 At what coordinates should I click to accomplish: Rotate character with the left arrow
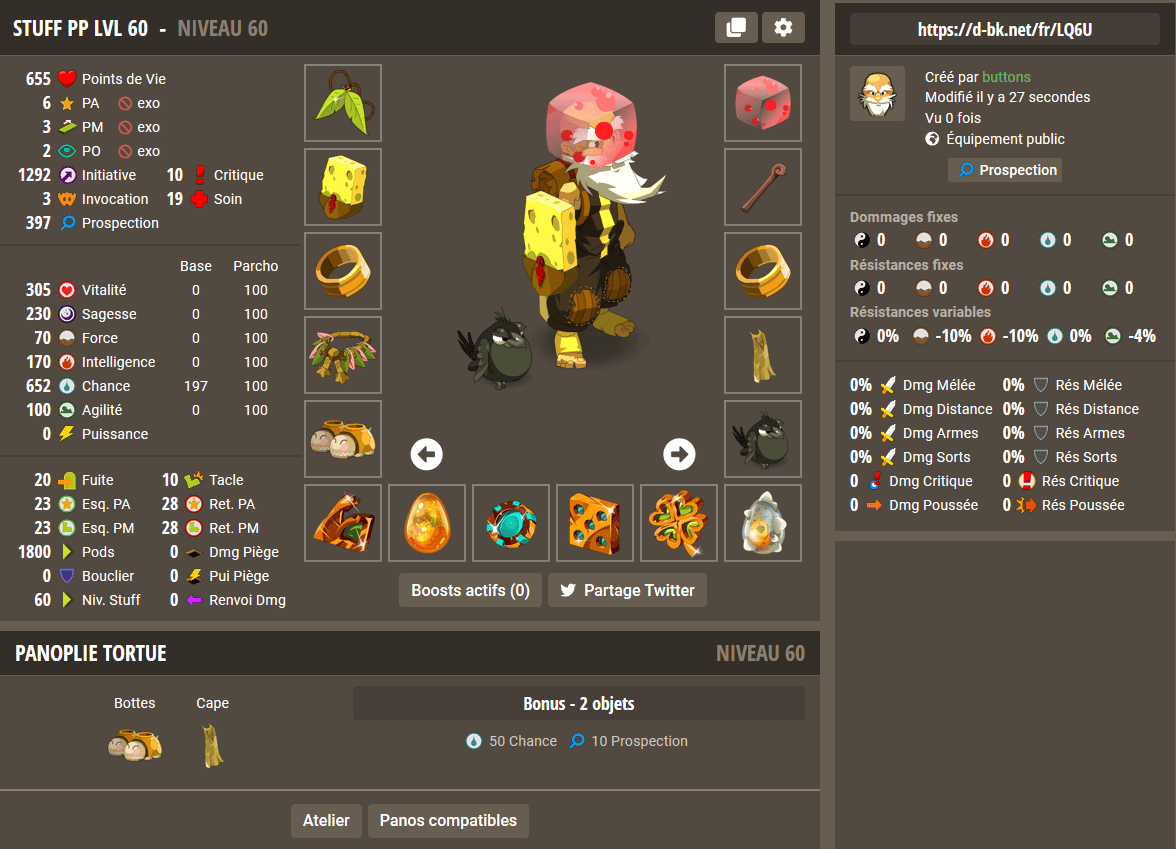tap(427, 454)
